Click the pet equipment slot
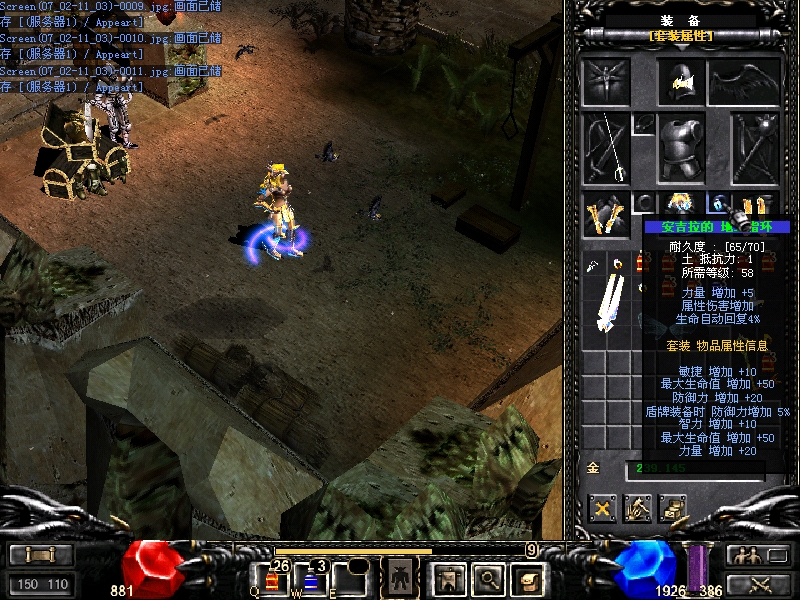The height and width of the screenshot is (600, 800). [606, 83]
